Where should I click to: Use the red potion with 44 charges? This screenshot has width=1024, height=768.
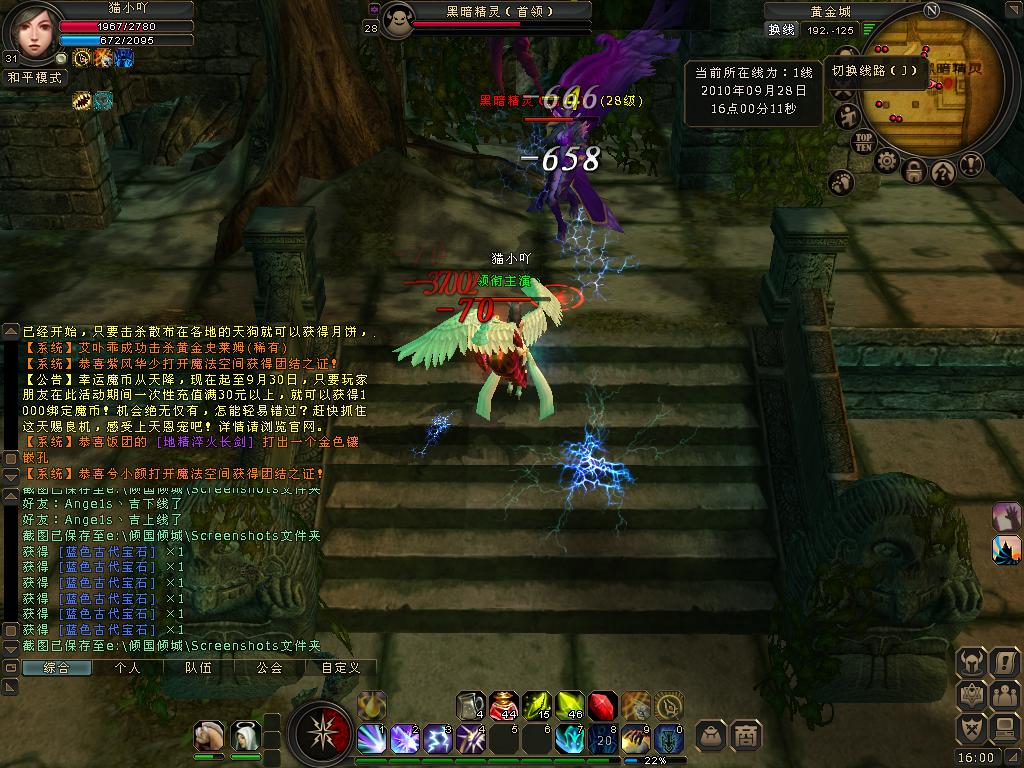point(505,705)
